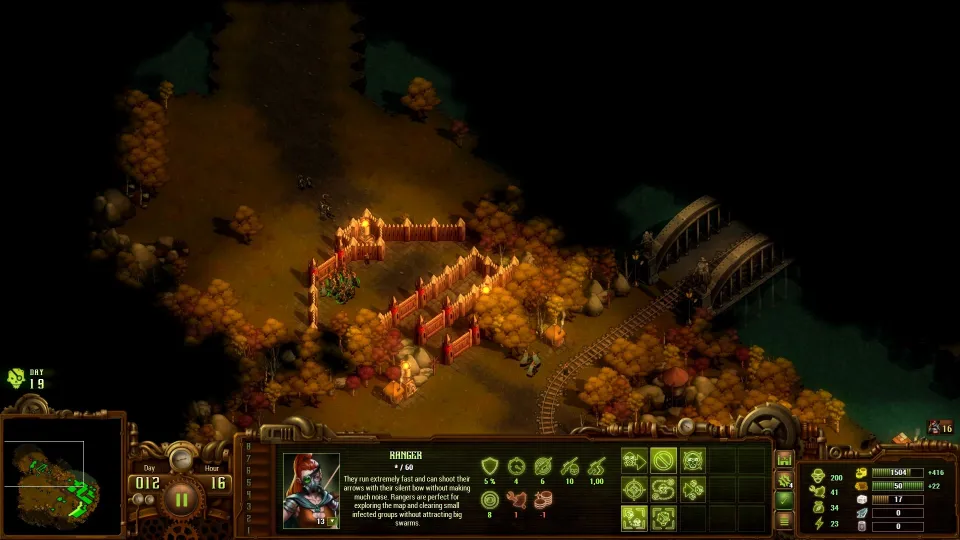Pause the game with the round pause button
Viewport: 960px width, 540px height.
(182, 497)
